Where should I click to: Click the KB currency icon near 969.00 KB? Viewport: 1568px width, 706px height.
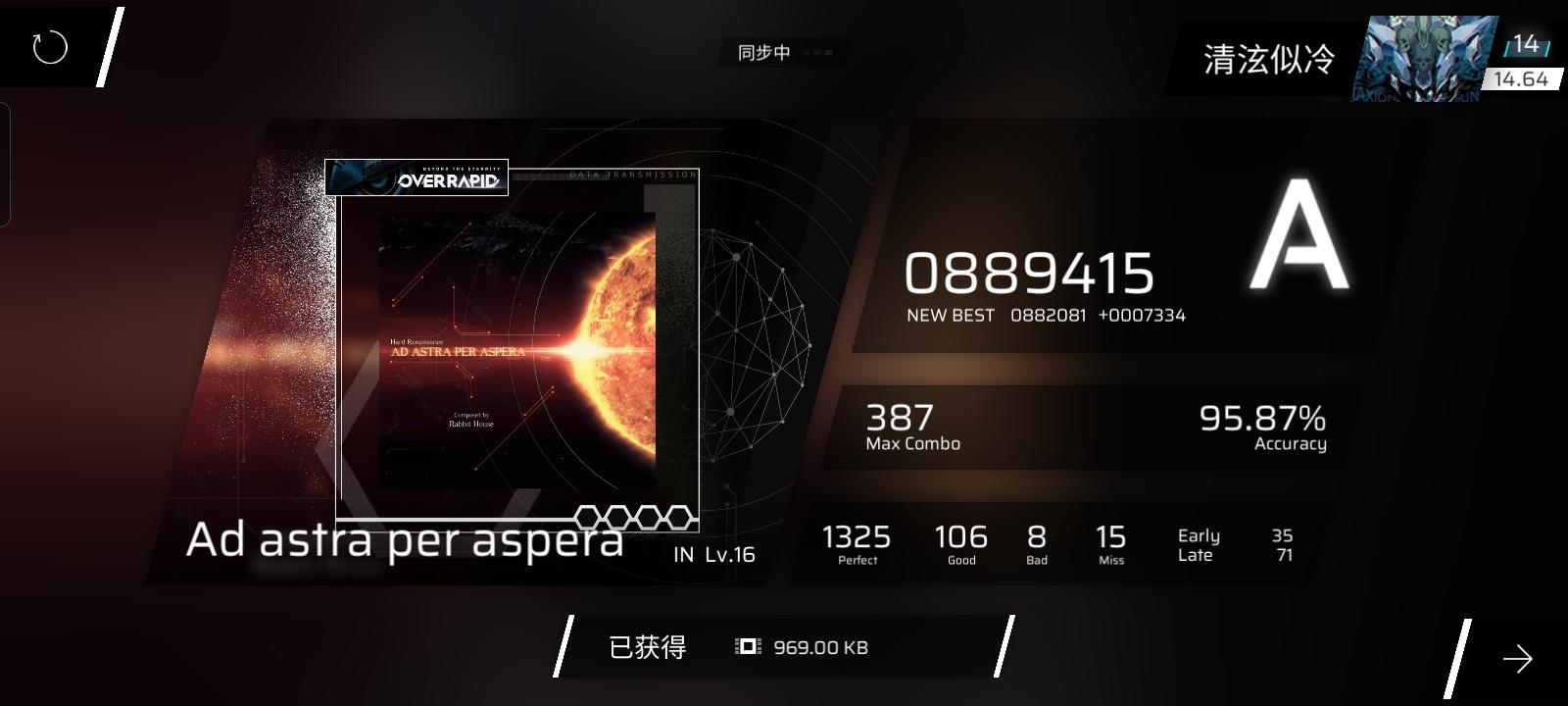tap(747, 646)
